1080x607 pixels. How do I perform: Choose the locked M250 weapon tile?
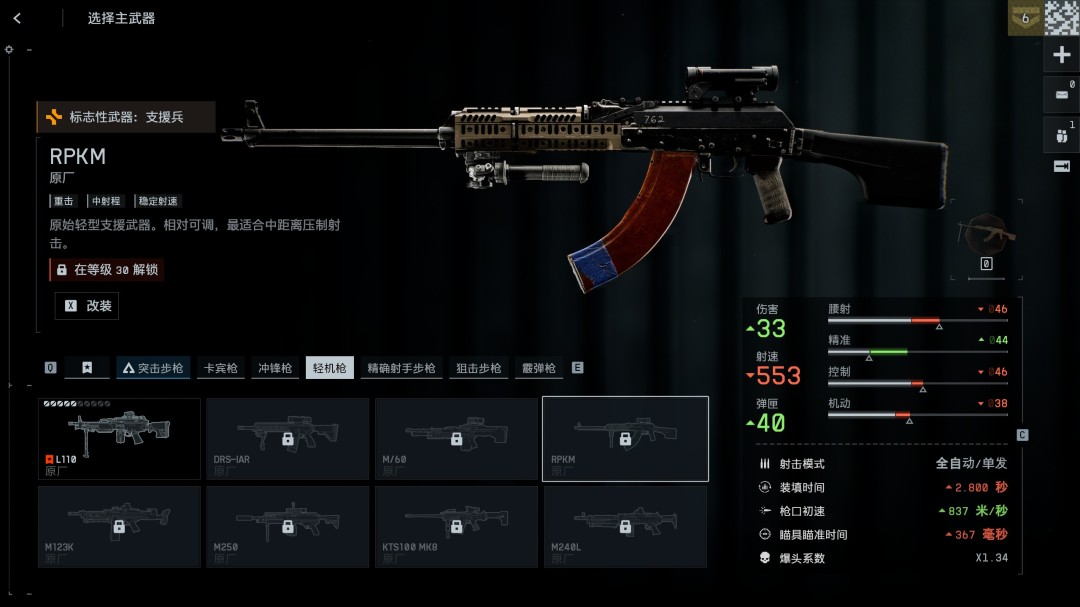click(287, 526)
